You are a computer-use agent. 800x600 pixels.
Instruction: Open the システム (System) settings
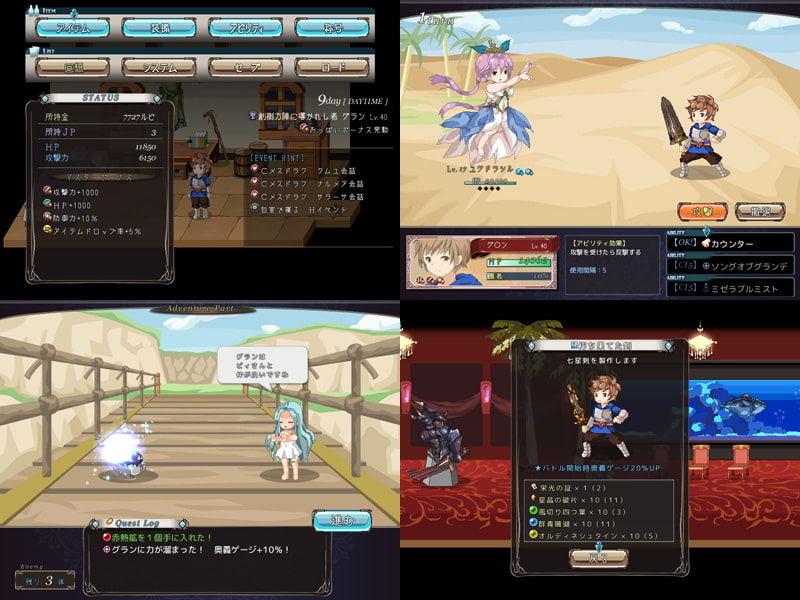click(158, 67)
